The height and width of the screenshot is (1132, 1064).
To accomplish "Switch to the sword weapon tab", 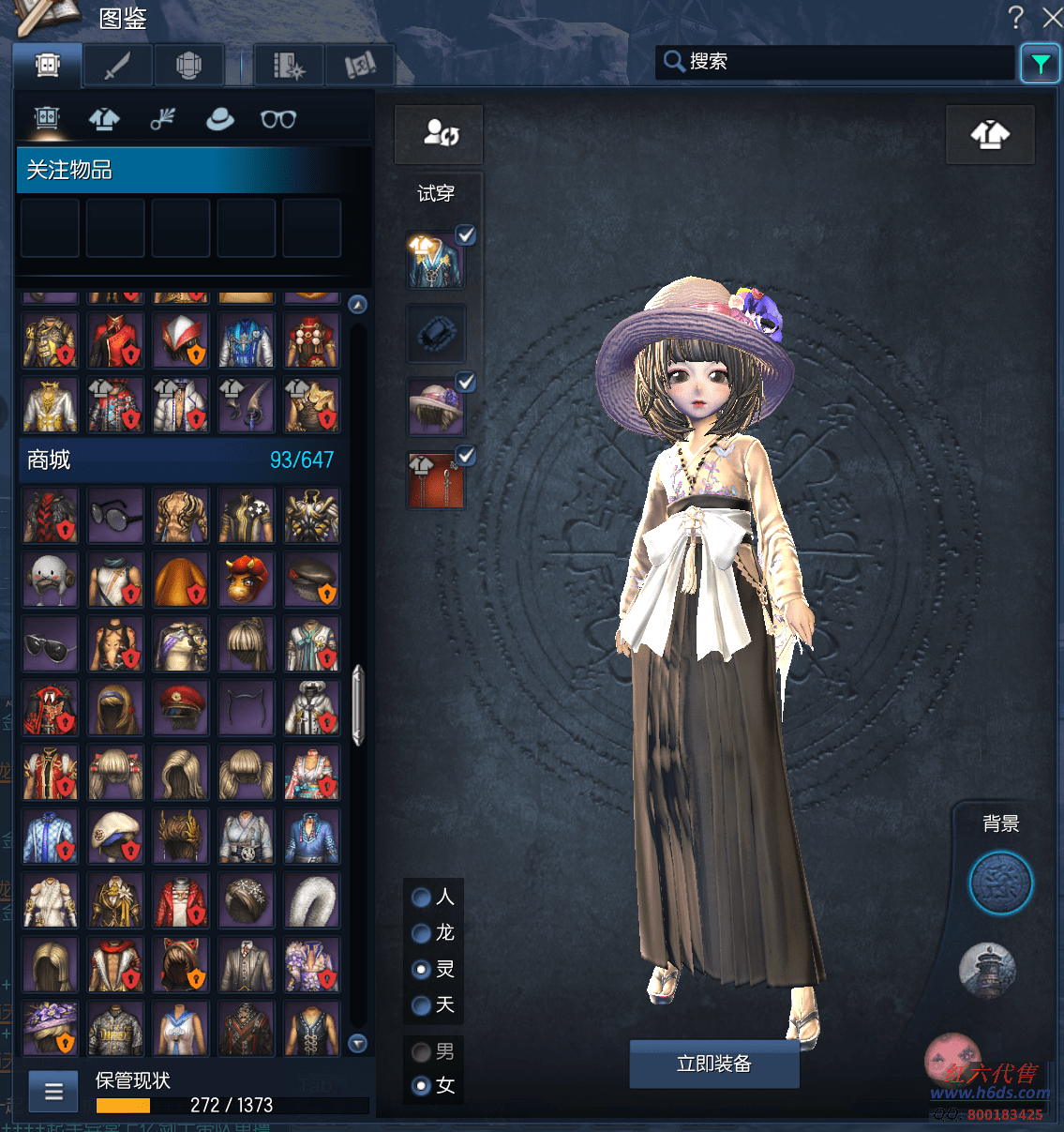I will click(x=117, y=66).
